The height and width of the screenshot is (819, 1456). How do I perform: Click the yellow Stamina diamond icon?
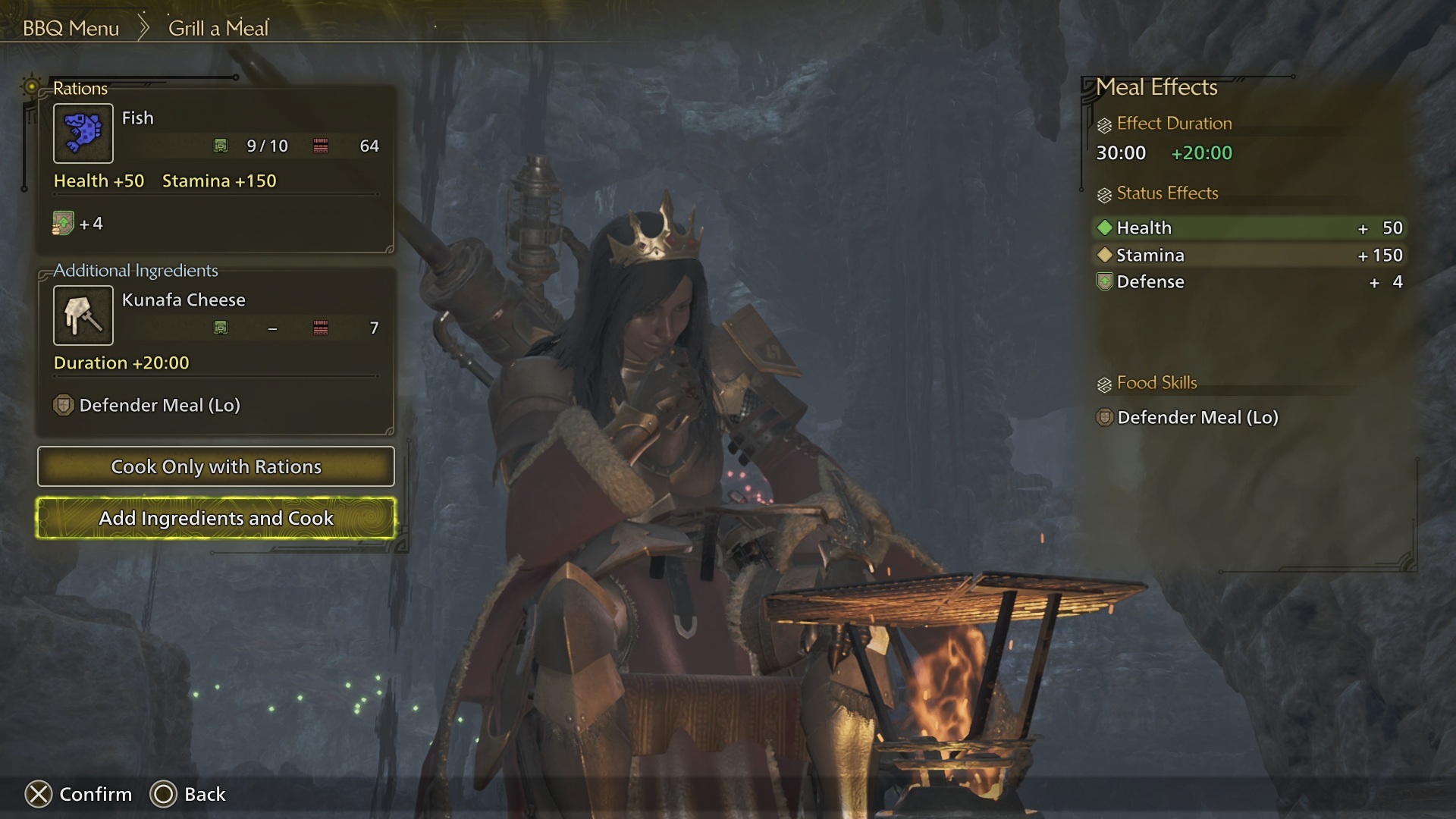pyautogui.click(x=1105, y=255)
